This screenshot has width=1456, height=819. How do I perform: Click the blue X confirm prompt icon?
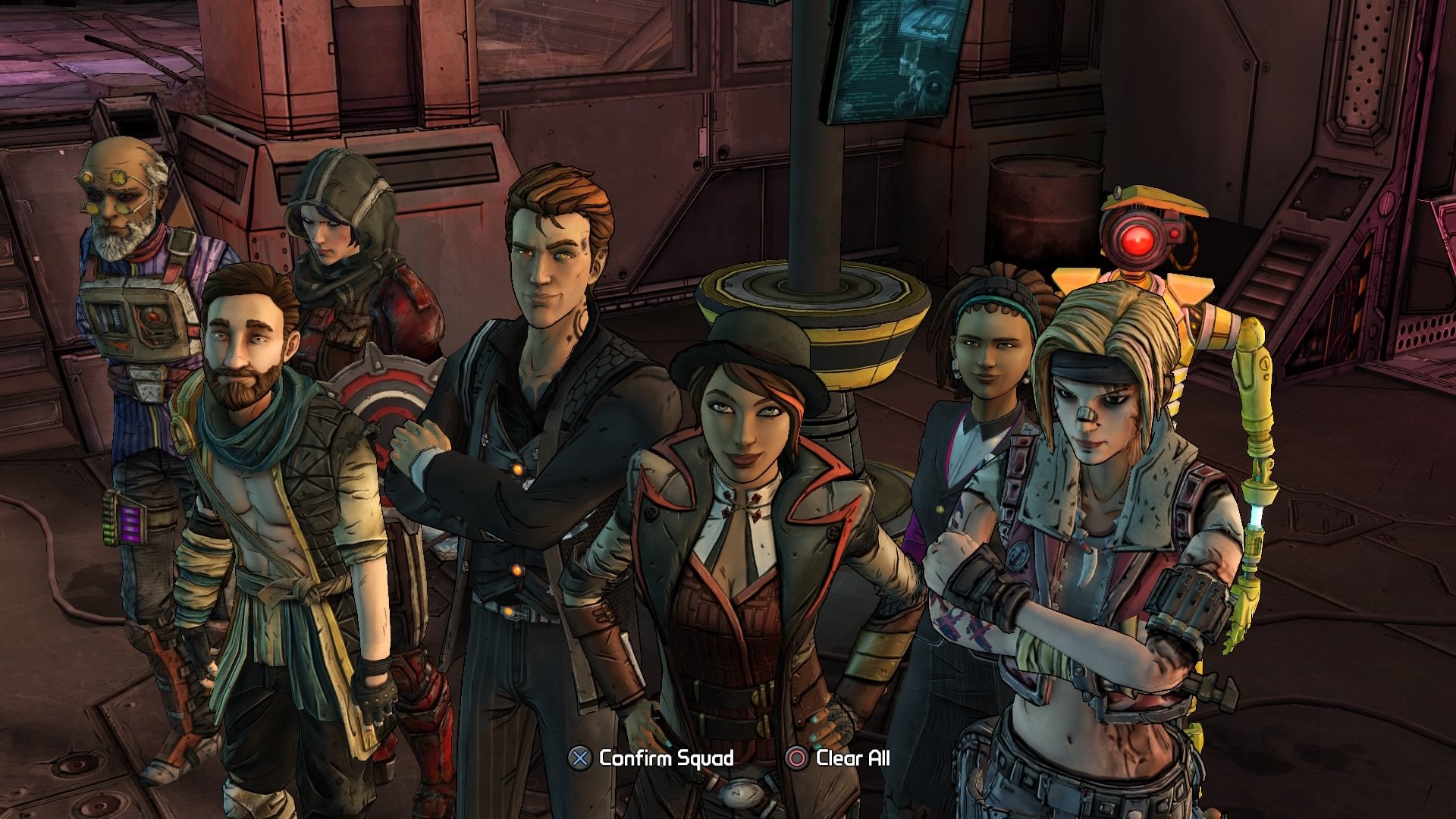pos(580,757)
